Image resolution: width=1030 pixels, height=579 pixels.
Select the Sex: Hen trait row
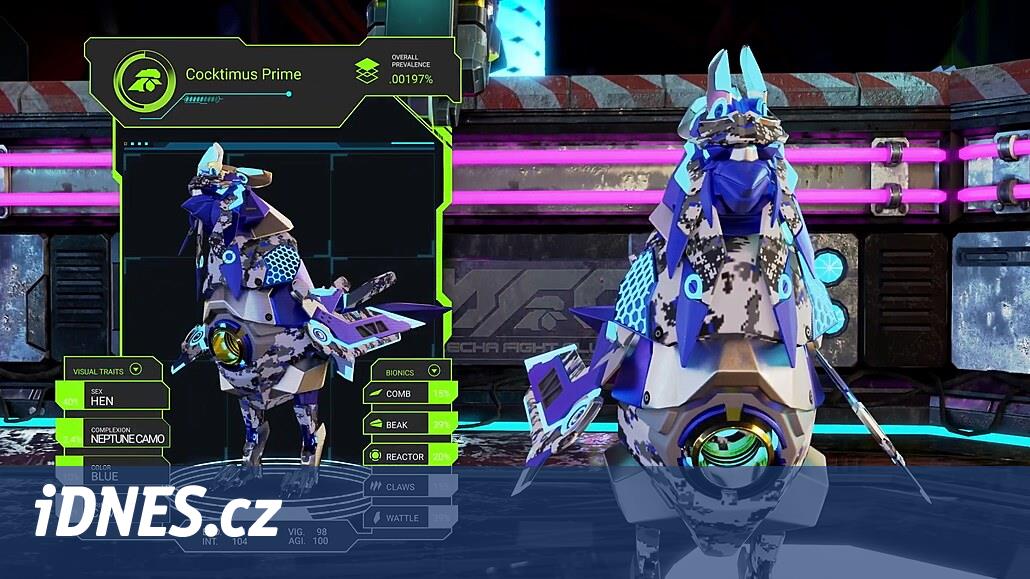click(x=114, y=397)
